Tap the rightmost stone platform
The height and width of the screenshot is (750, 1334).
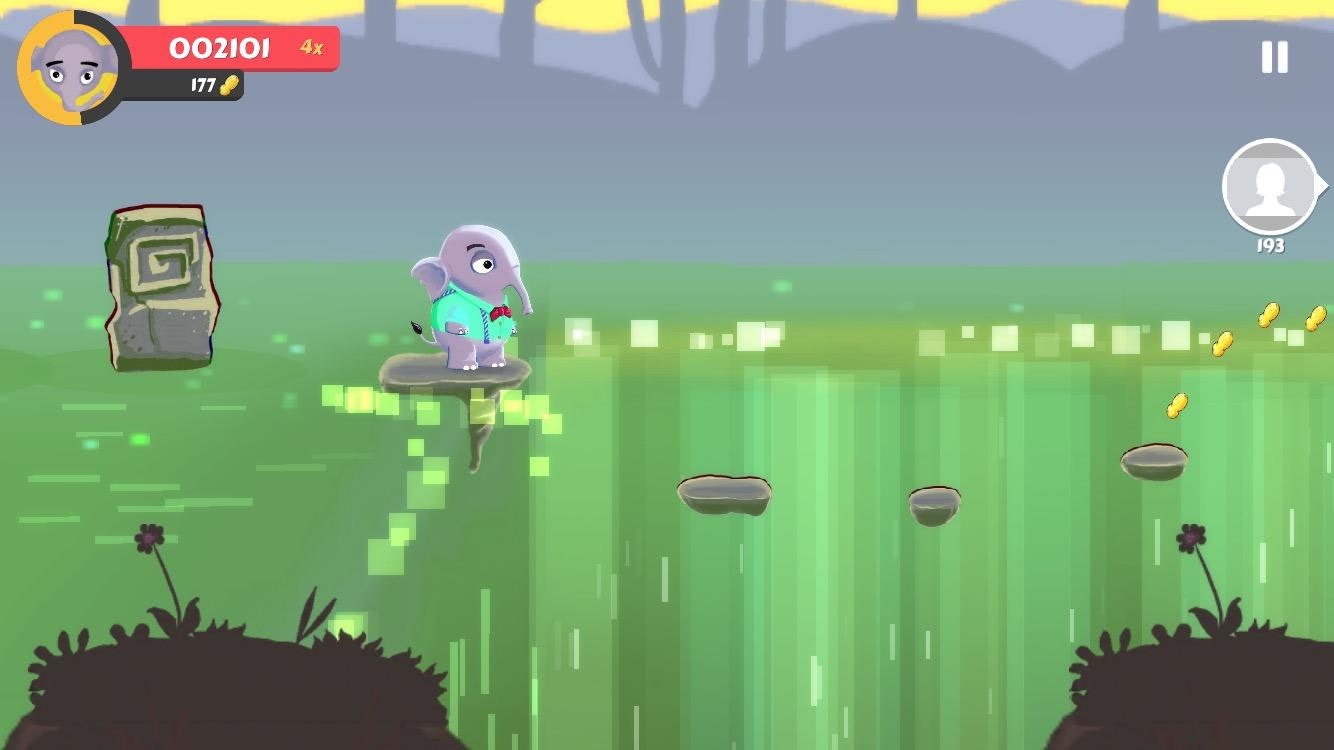pos(1154,460)
